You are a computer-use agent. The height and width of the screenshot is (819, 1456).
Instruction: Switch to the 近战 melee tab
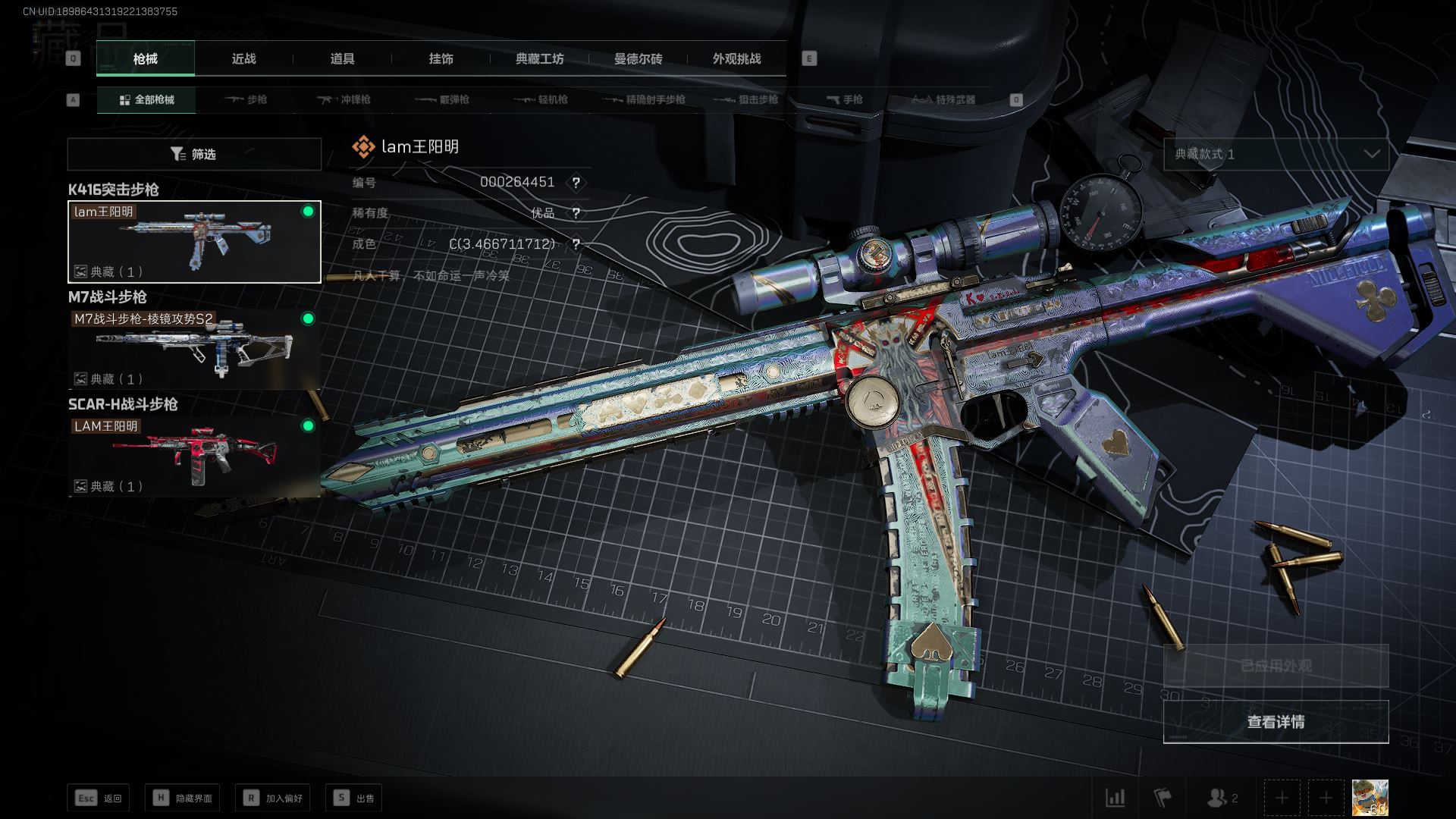243,58
